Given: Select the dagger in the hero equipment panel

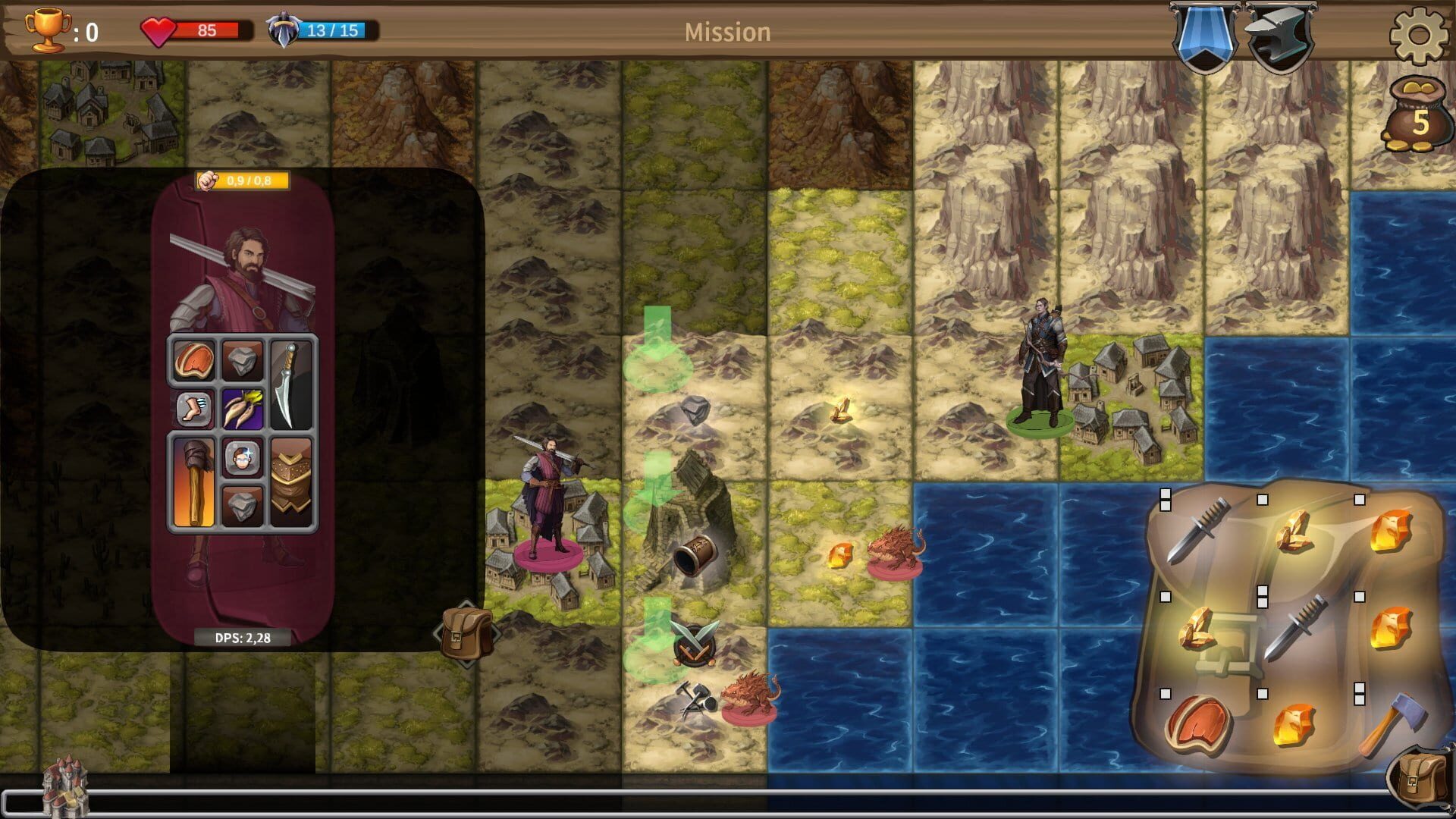Looking at the screenshot, I should click(x=292, y=383).
